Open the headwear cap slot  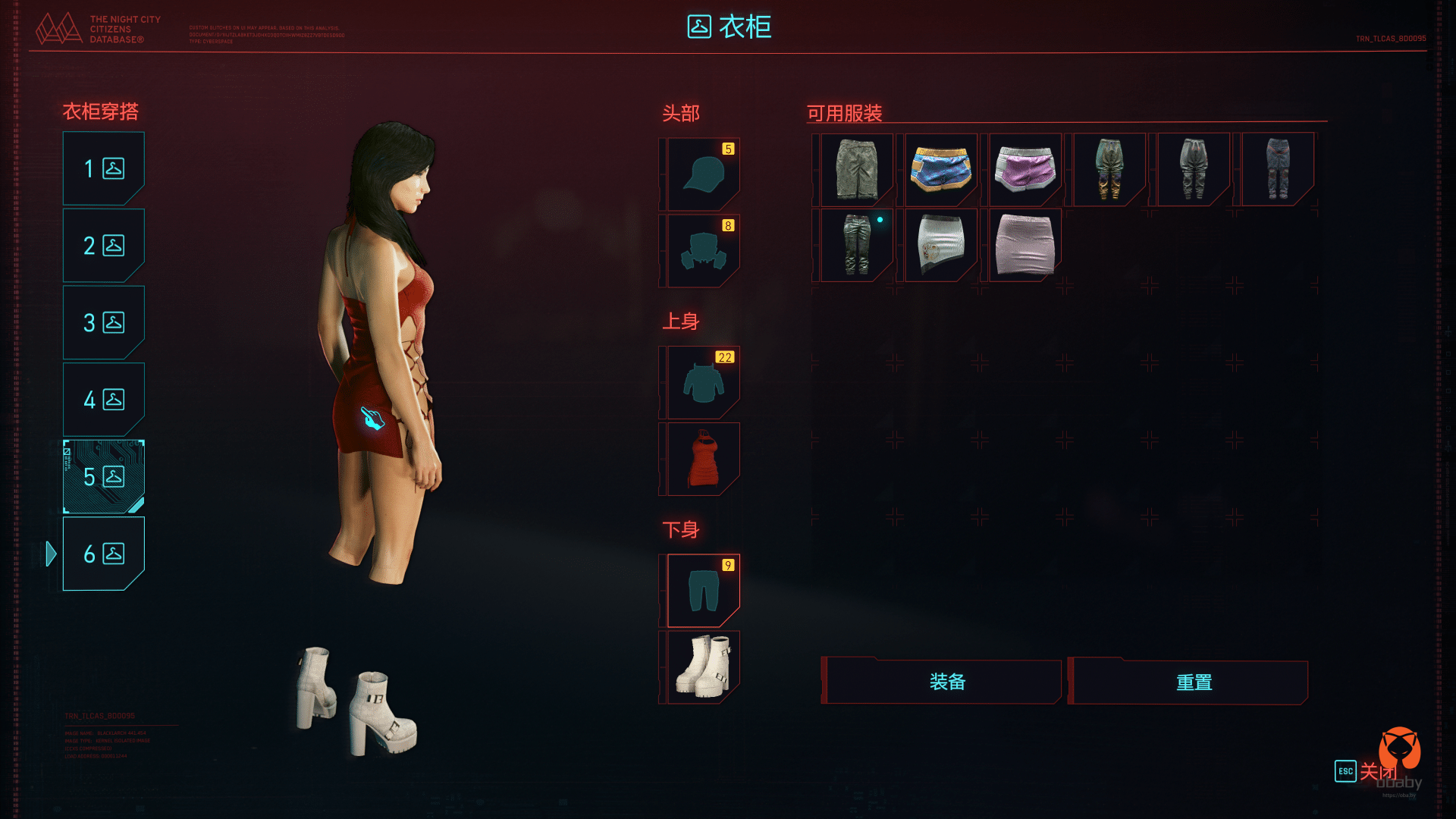703,174
